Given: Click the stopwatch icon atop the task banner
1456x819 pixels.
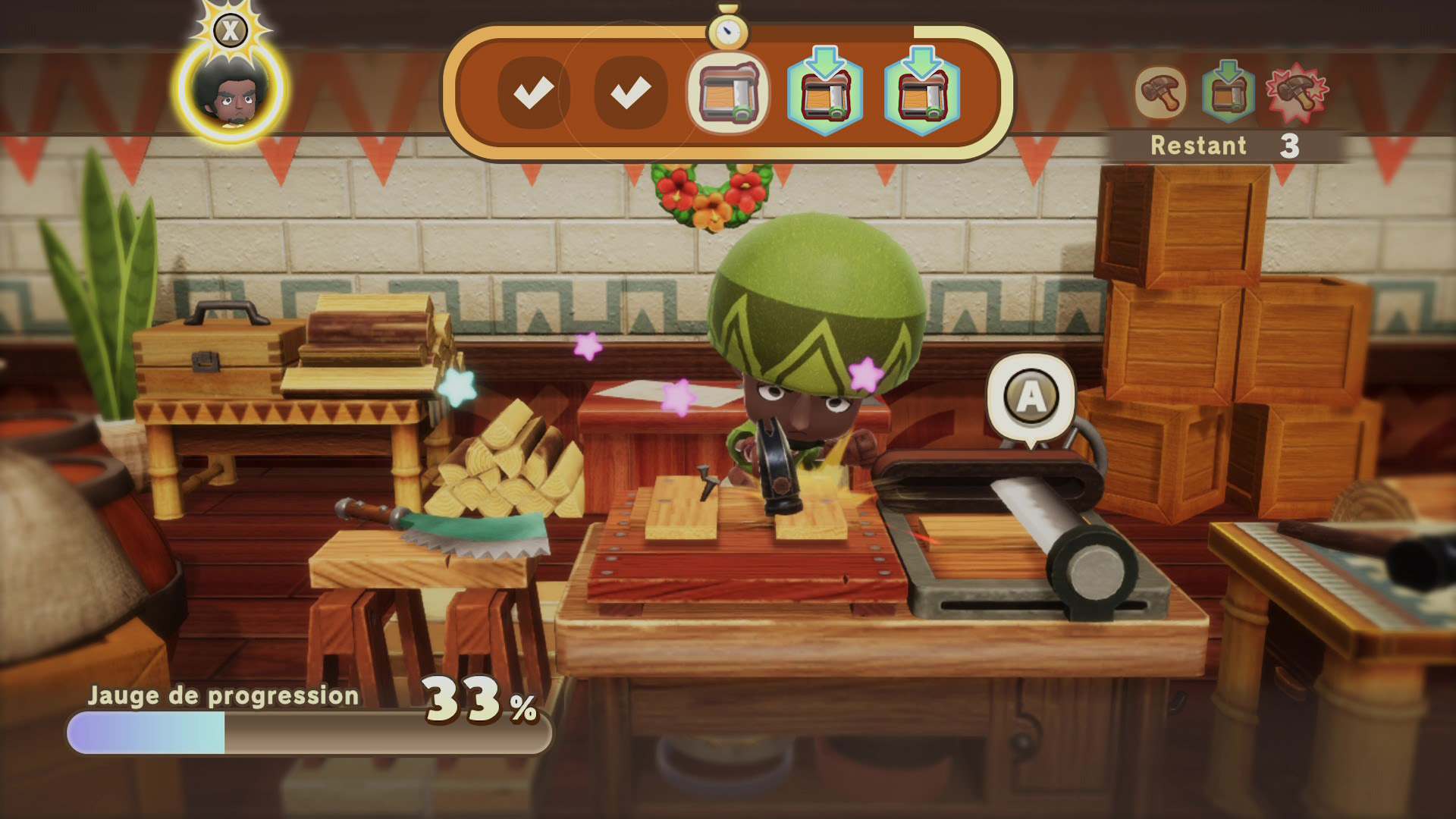Looking at the screenshot, I should coord(729,32).
